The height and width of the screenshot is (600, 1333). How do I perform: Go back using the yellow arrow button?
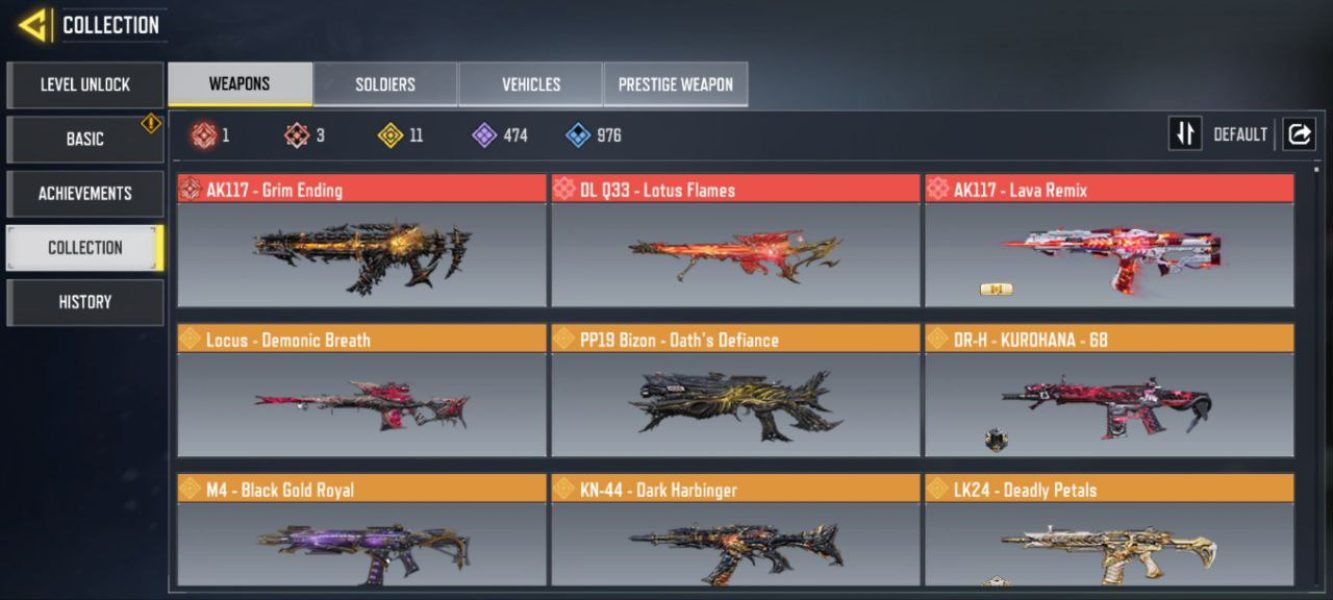click(x=33, y=25)
